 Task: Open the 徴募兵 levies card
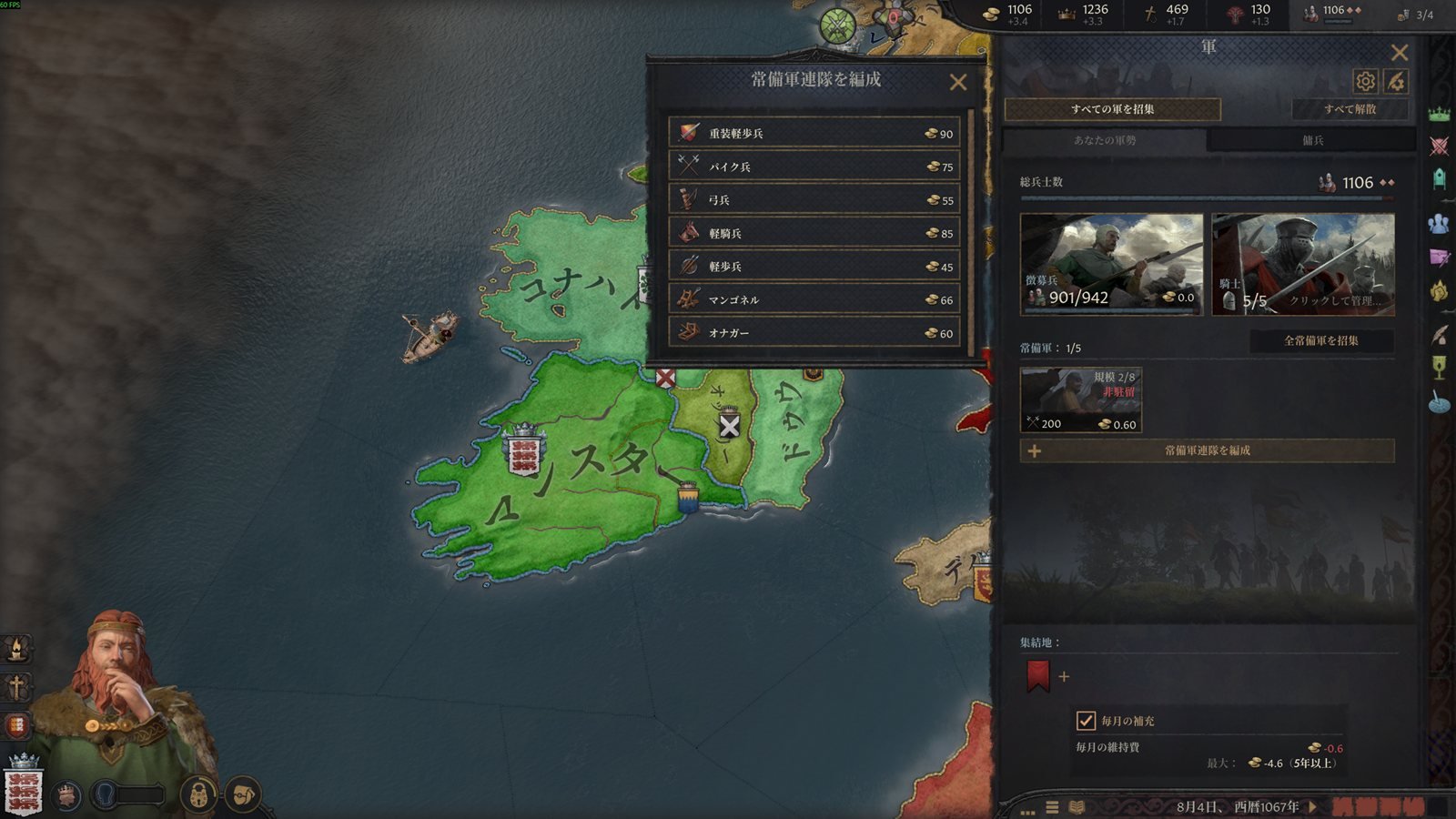[1111, 265]
